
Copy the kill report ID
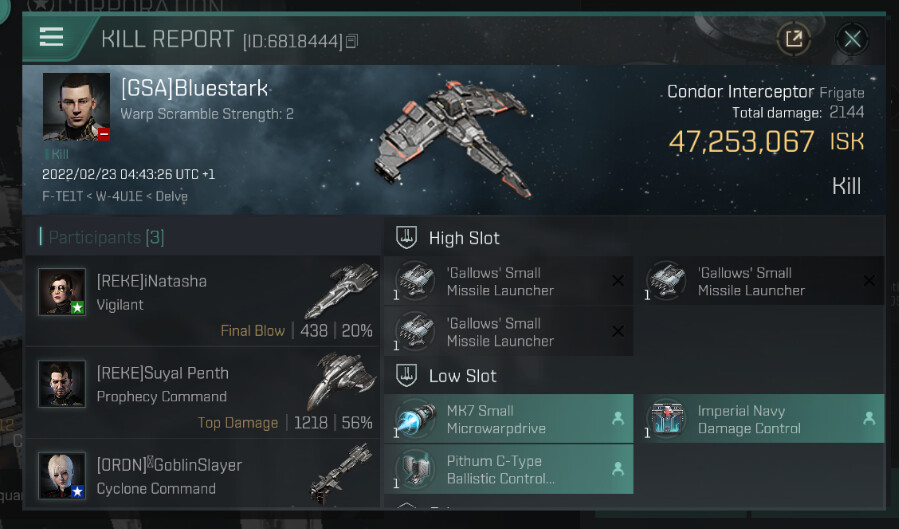352,42
